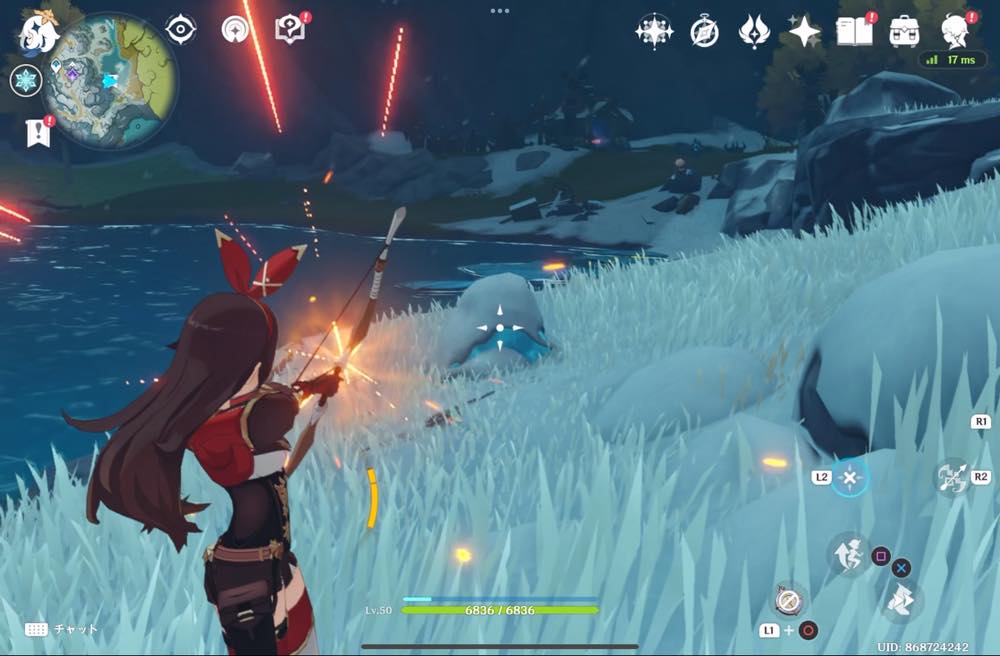Open the Wish sparkle star icon
Image resolution: width=1000 pixels, height=656 pixels.
tap(804, 32)
